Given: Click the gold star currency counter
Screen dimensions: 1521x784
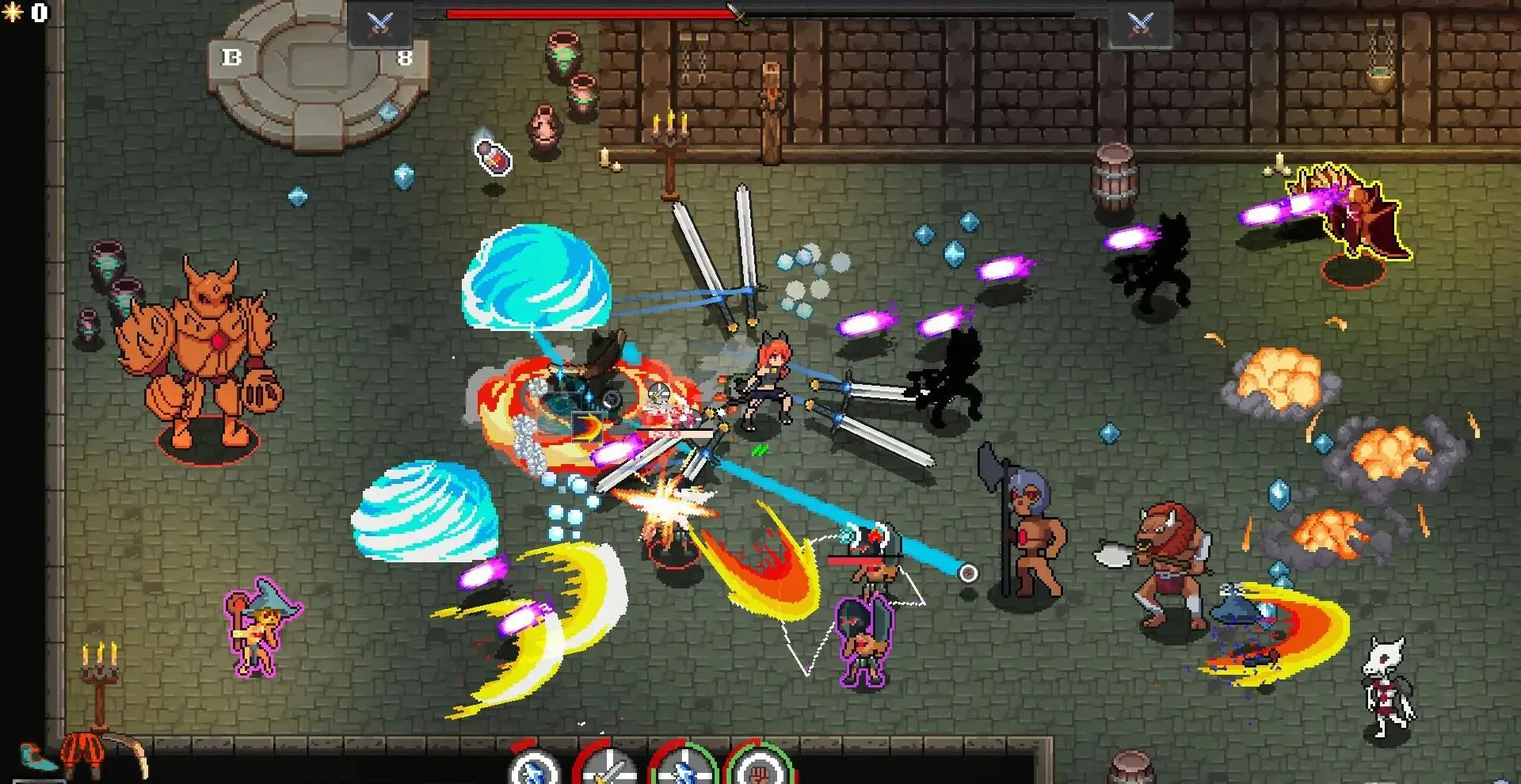Looking at the screenshot, I should tap(24, 13).
